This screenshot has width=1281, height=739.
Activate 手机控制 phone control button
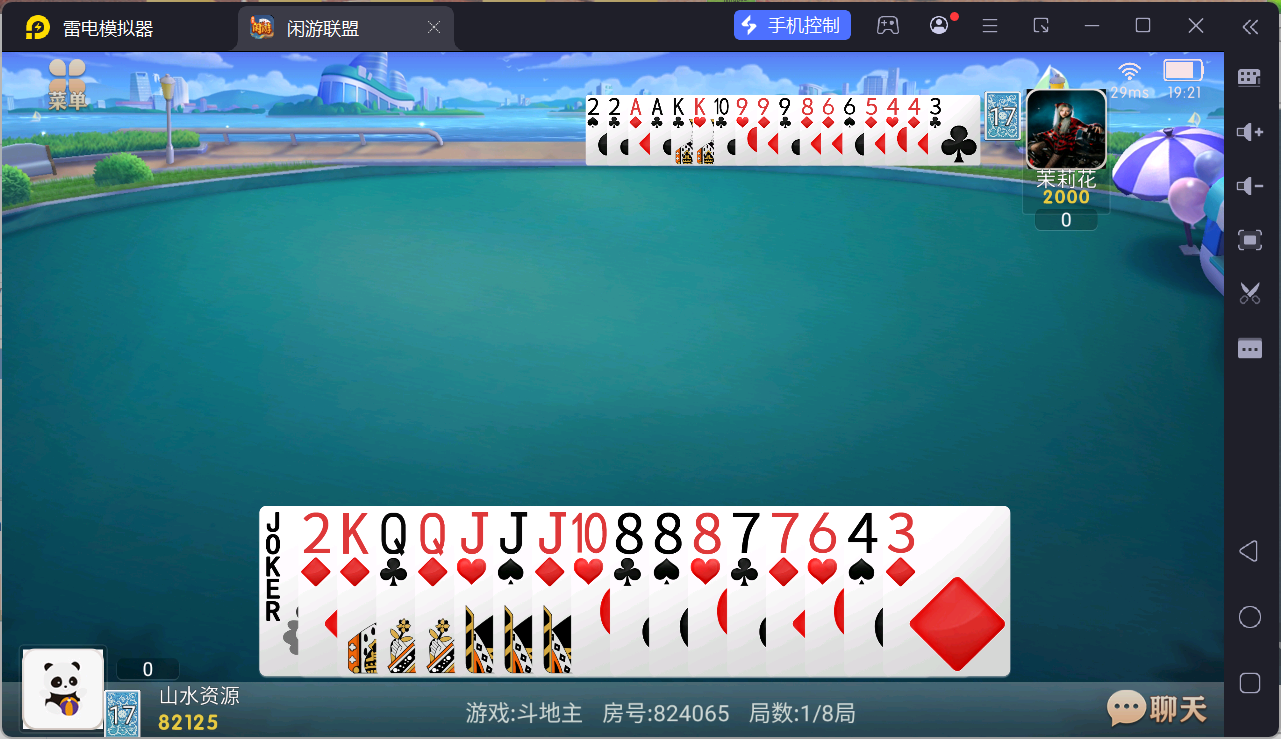coord(792,24)
